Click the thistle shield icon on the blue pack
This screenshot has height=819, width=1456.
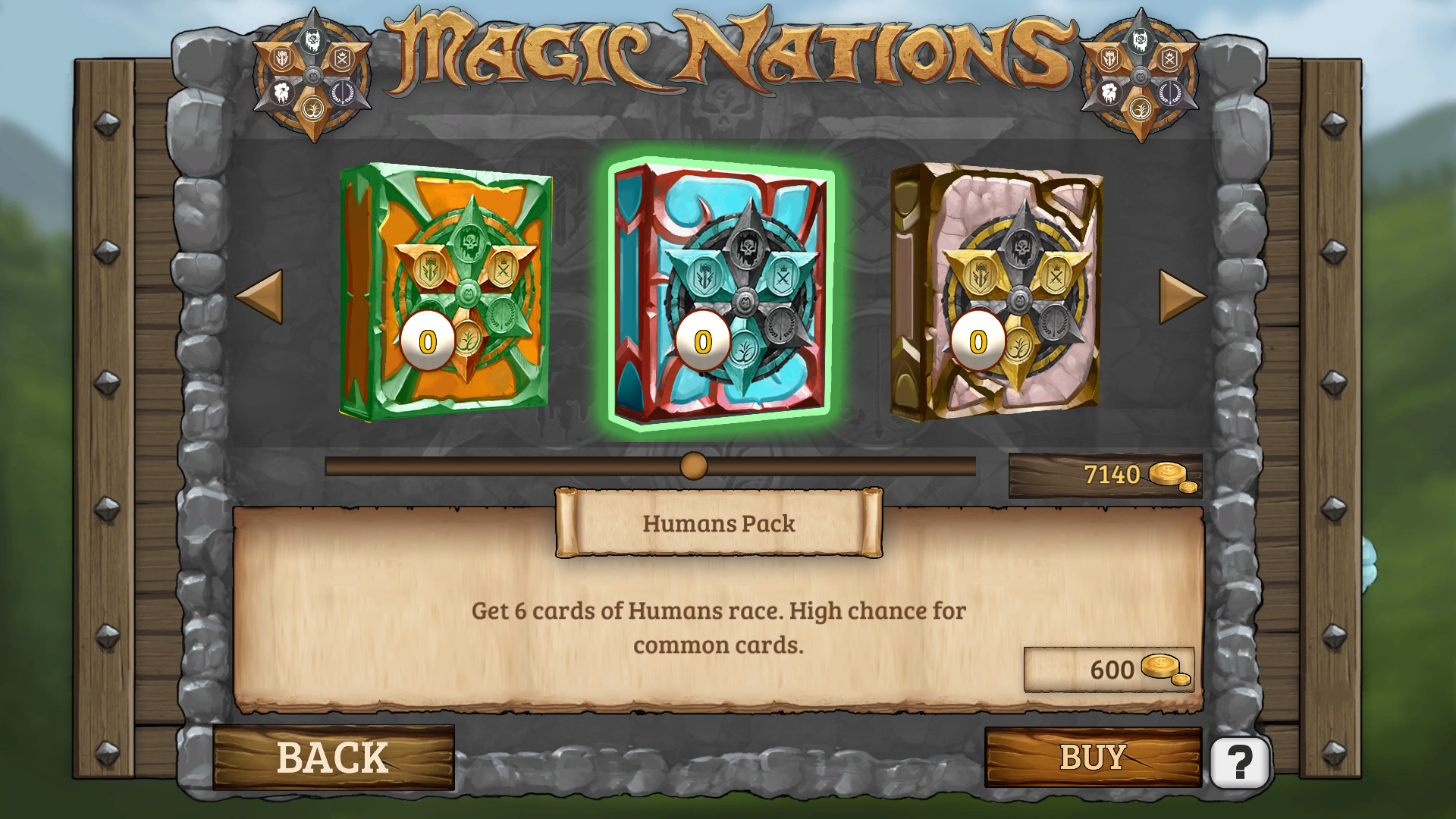[x=704, y=275]
